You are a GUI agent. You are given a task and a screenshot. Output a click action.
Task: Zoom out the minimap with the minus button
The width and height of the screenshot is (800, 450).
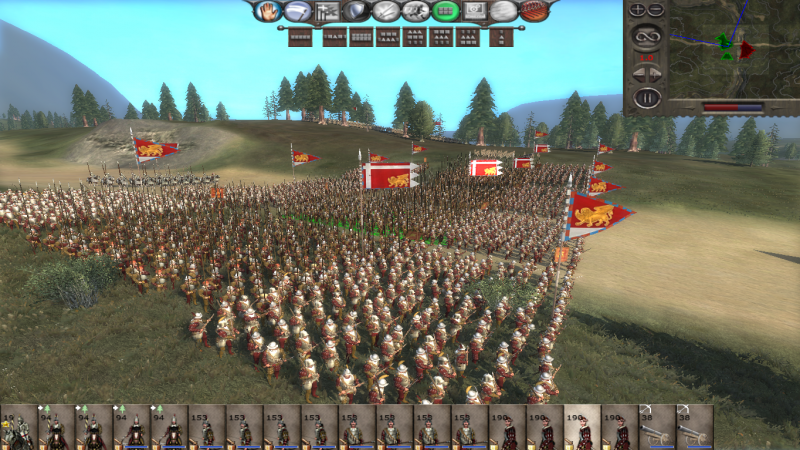(x=656, y=10)
